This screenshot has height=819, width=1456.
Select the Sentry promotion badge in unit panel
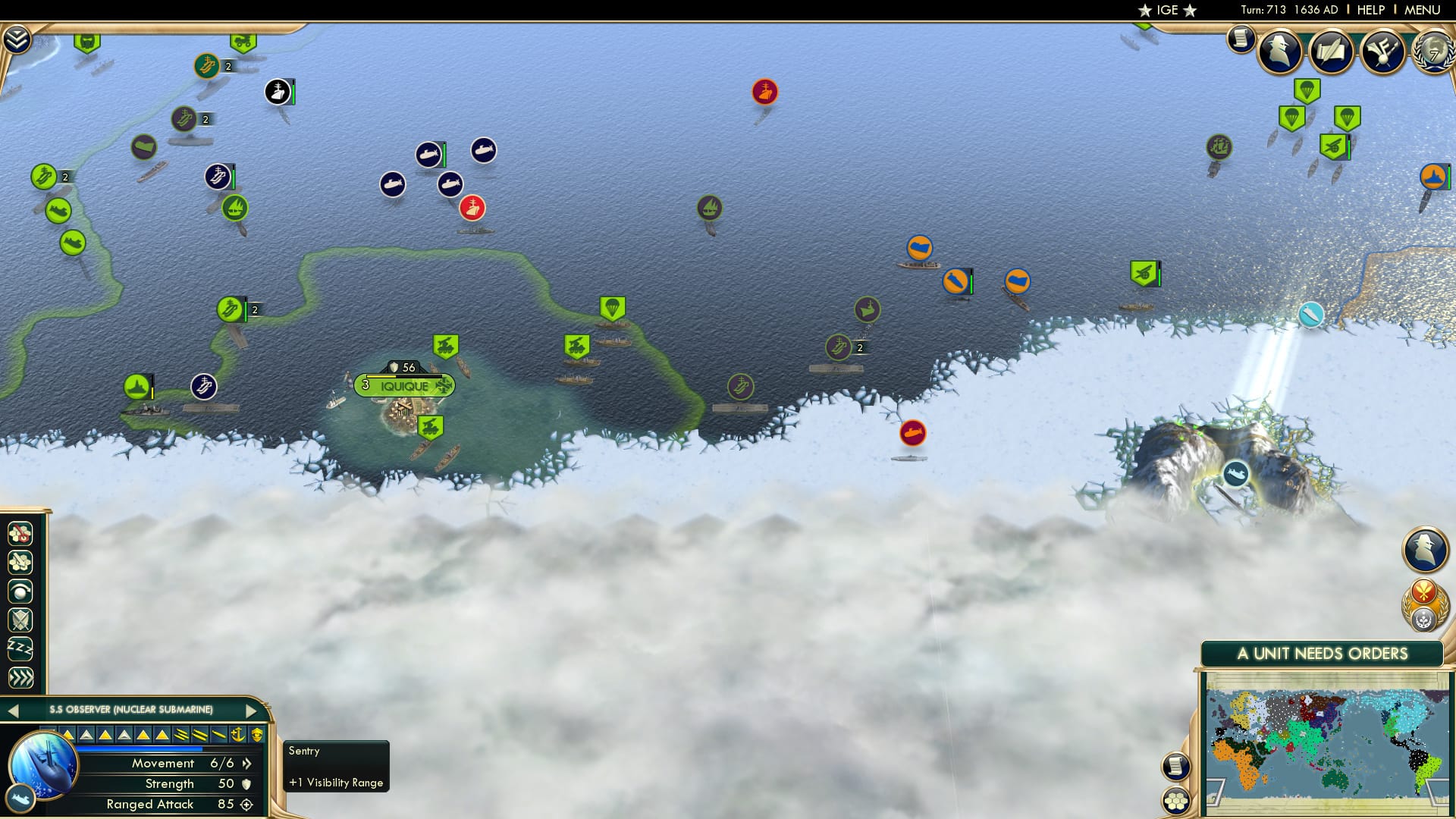tap(256, 735)
